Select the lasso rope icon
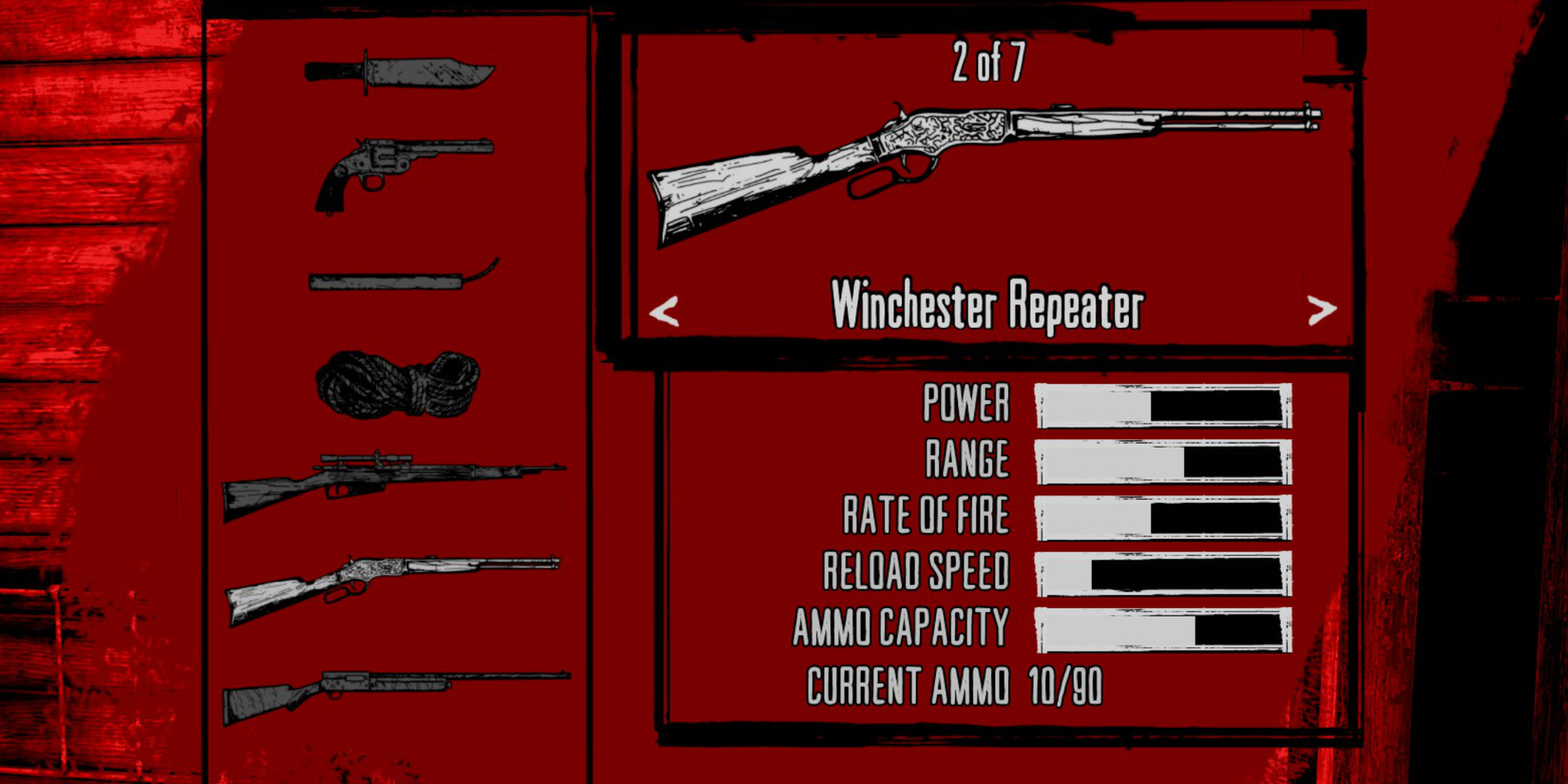The image size is (1568, 784). point(399,385)
